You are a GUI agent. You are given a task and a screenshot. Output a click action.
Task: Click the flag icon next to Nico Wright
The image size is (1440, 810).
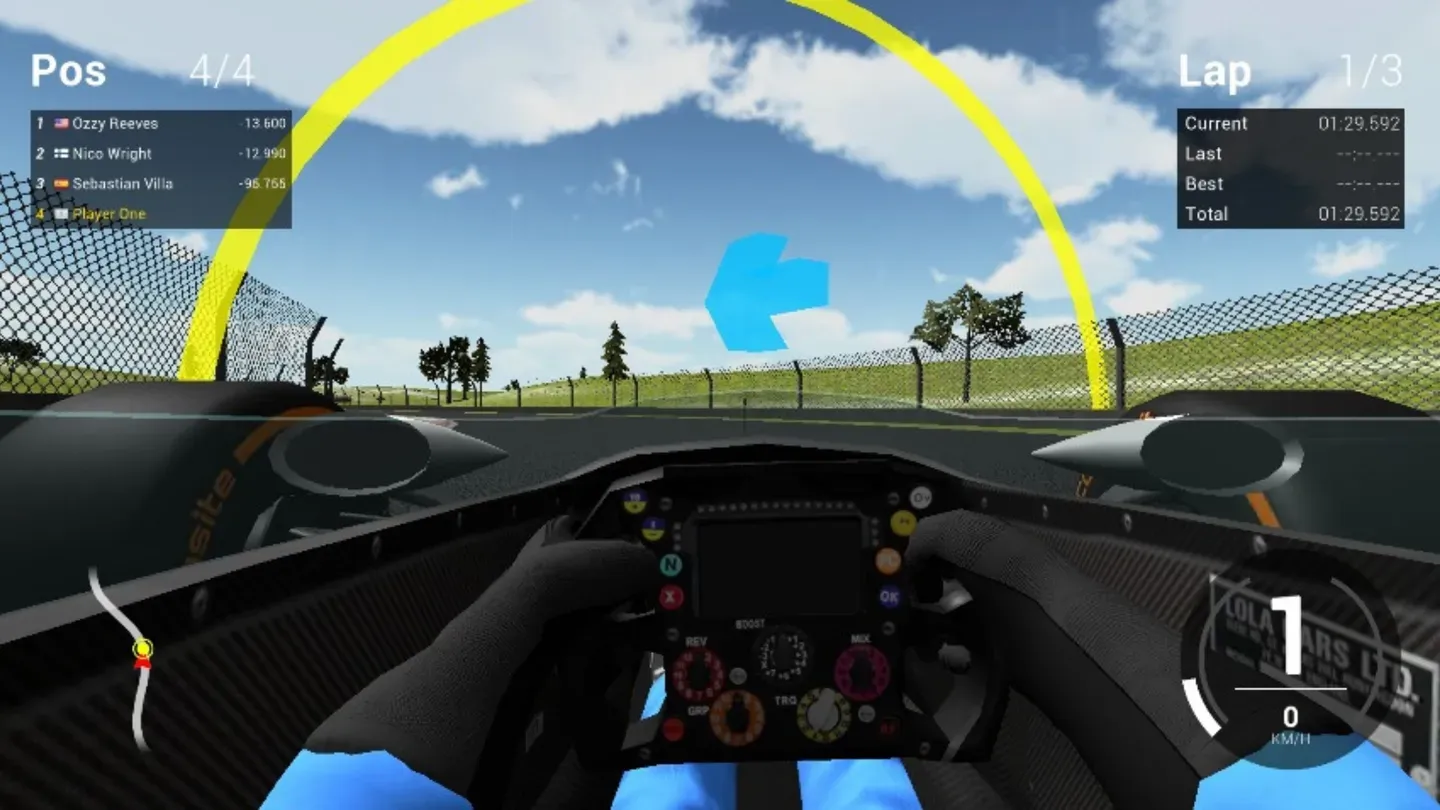pos(63,154)
